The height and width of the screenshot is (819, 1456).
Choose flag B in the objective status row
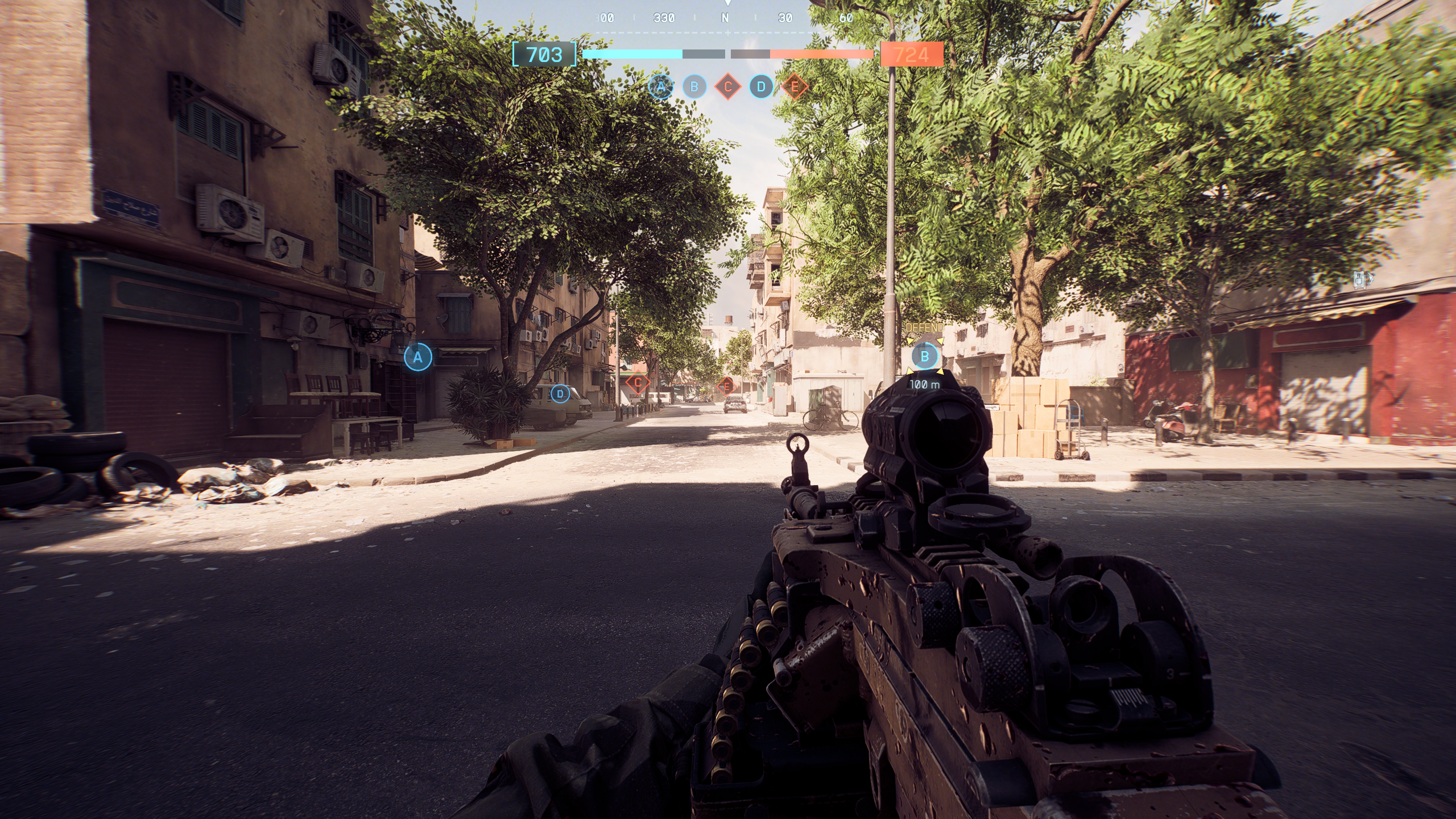tap(694, 87)
